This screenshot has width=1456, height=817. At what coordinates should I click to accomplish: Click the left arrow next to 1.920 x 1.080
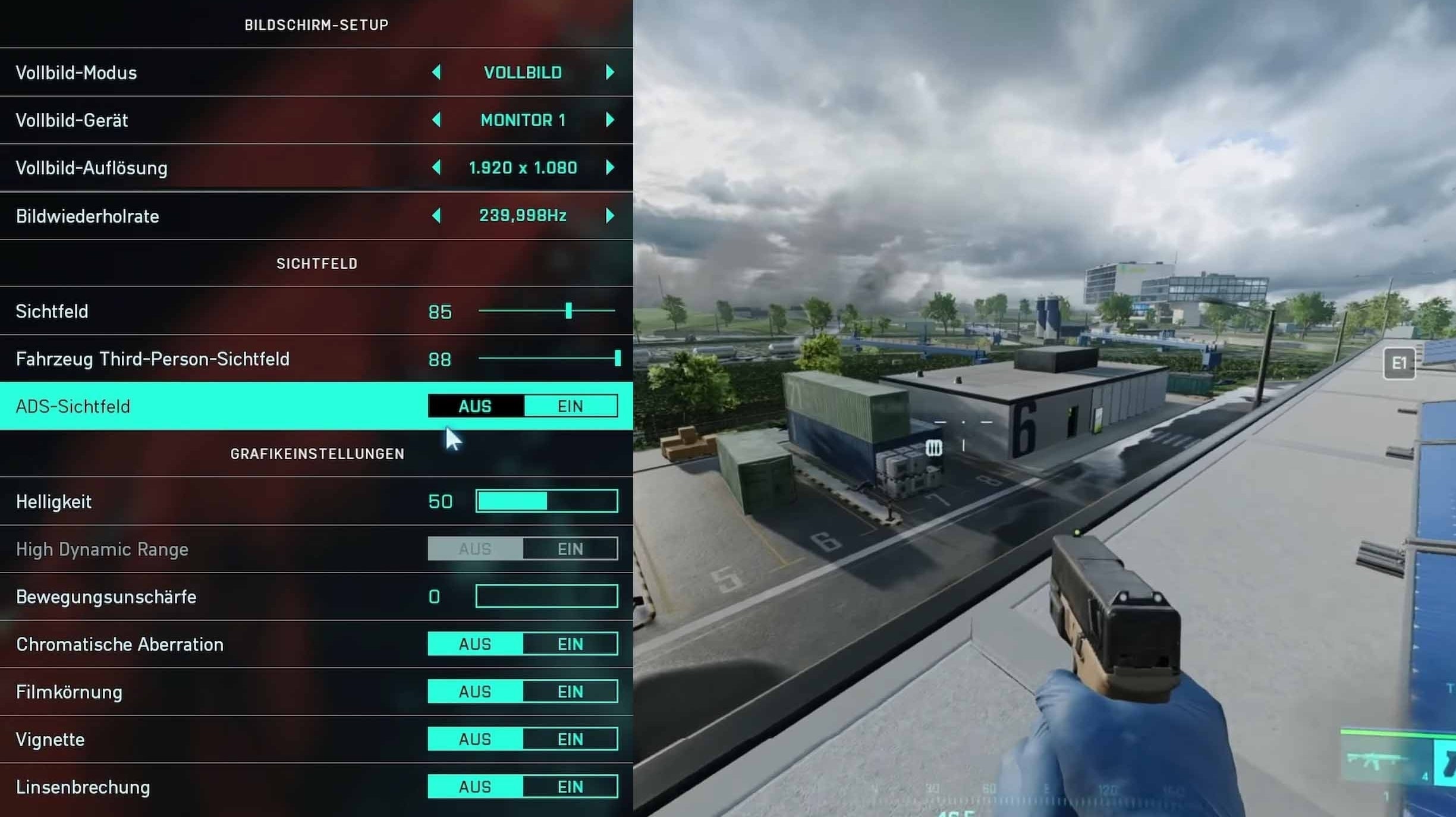(x=437, y=167)
